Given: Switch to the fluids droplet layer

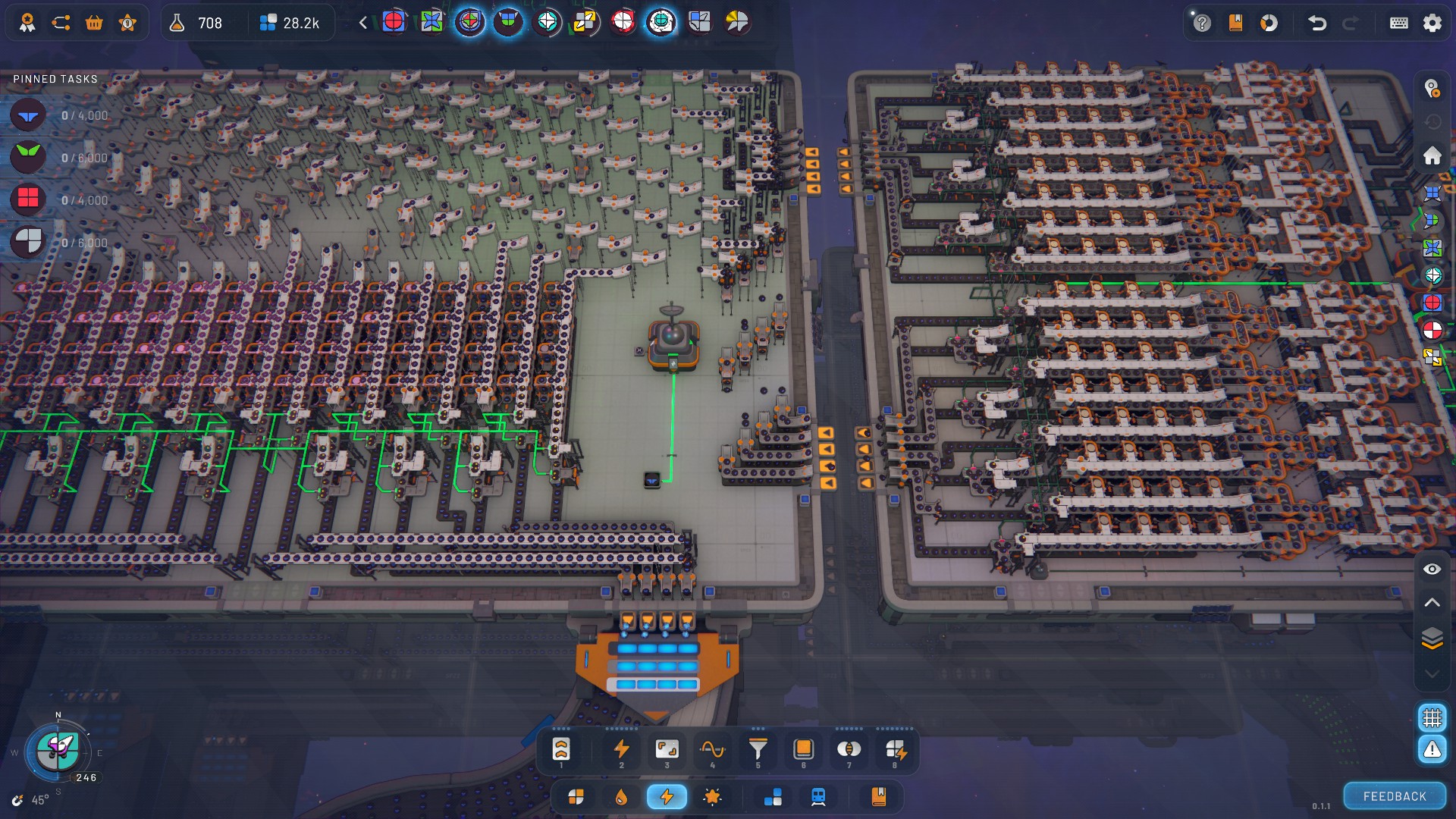Looking at the screenshot, I should coord(621,797).
